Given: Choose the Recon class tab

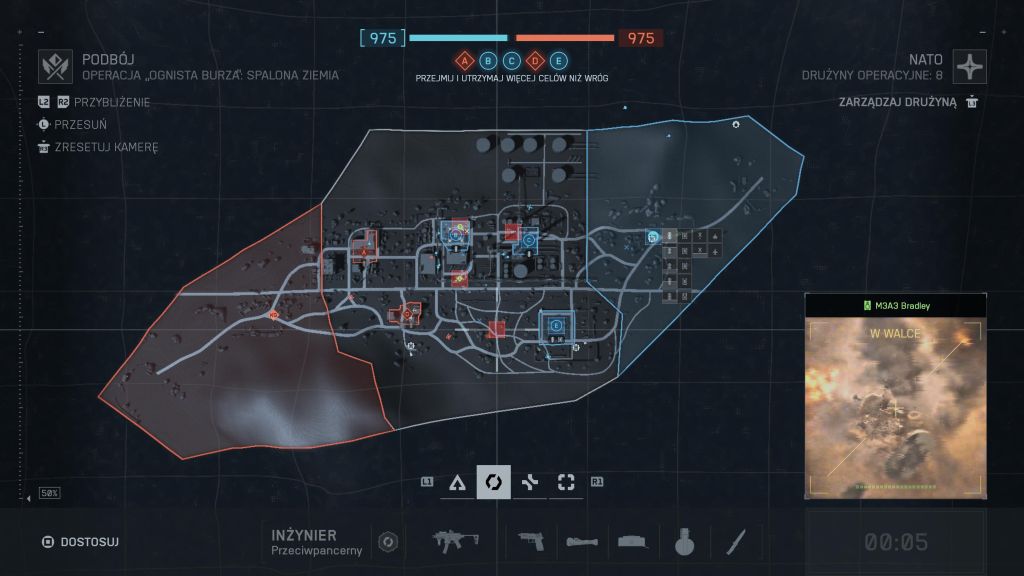Looking at the screenshot, I should 566,482.
